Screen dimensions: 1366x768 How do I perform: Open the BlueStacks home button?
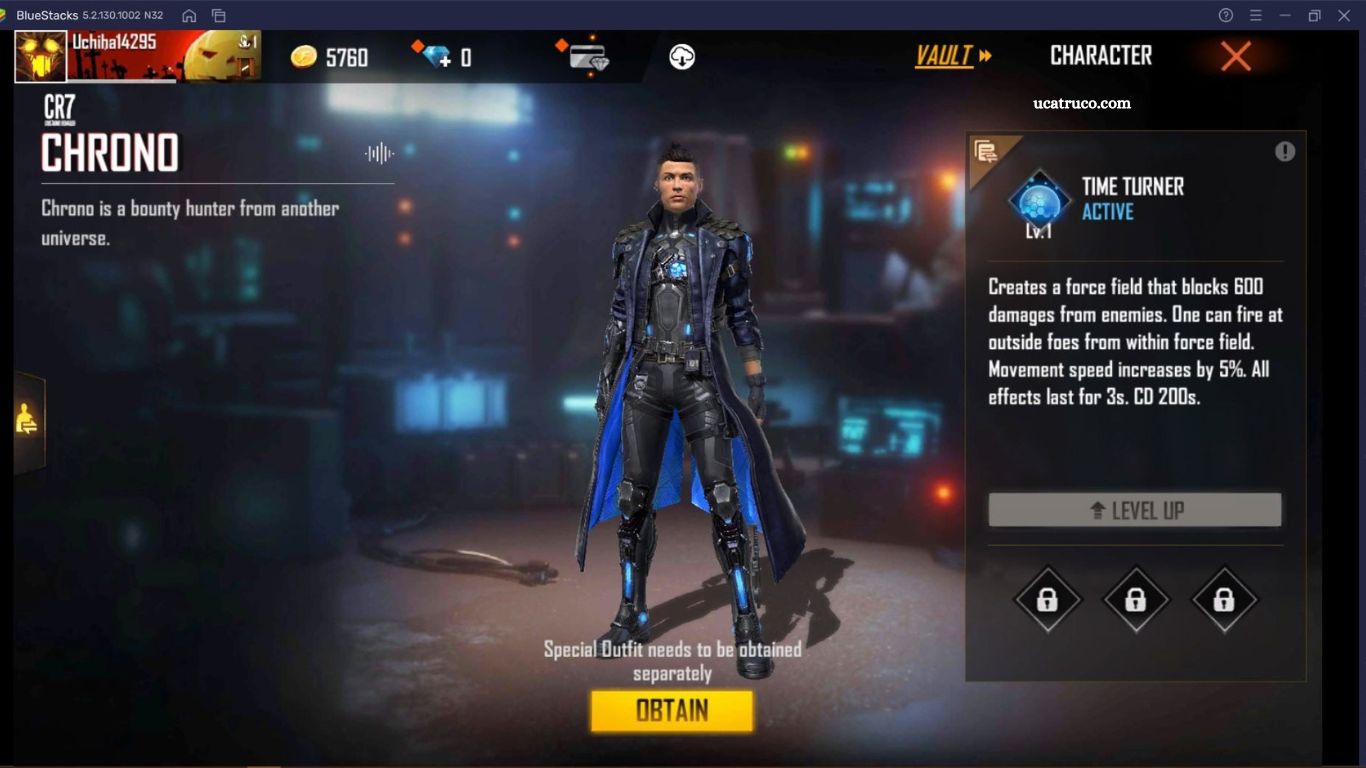[189, 15]
